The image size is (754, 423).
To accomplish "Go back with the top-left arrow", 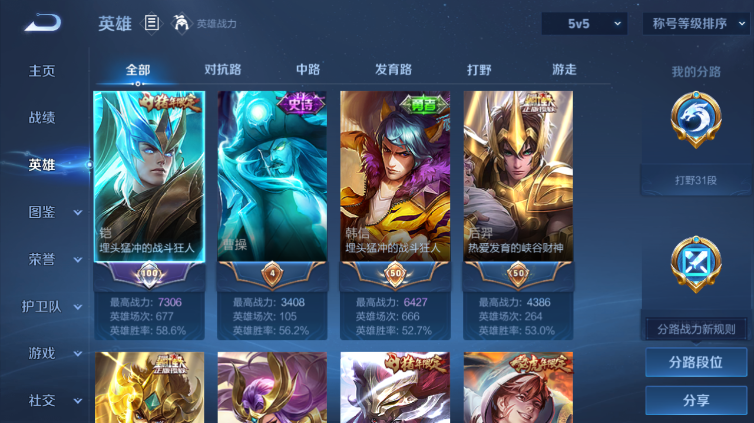I will tap(43, 23).
